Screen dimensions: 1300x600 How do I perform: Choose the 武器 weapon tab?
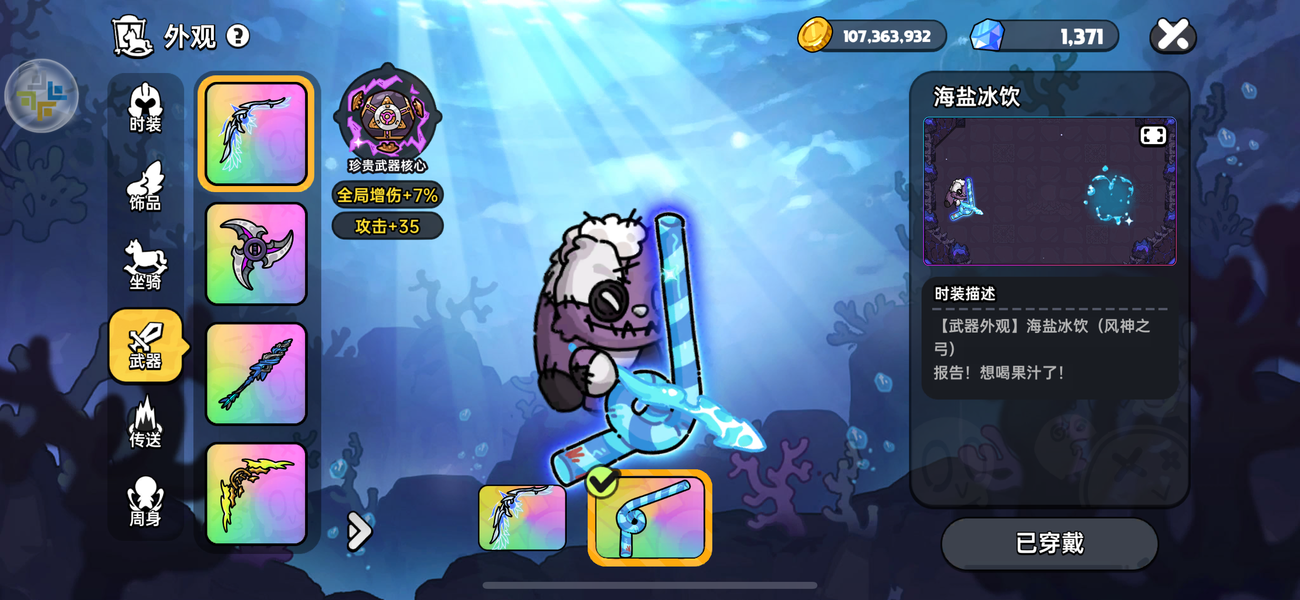tap(145, 345)
